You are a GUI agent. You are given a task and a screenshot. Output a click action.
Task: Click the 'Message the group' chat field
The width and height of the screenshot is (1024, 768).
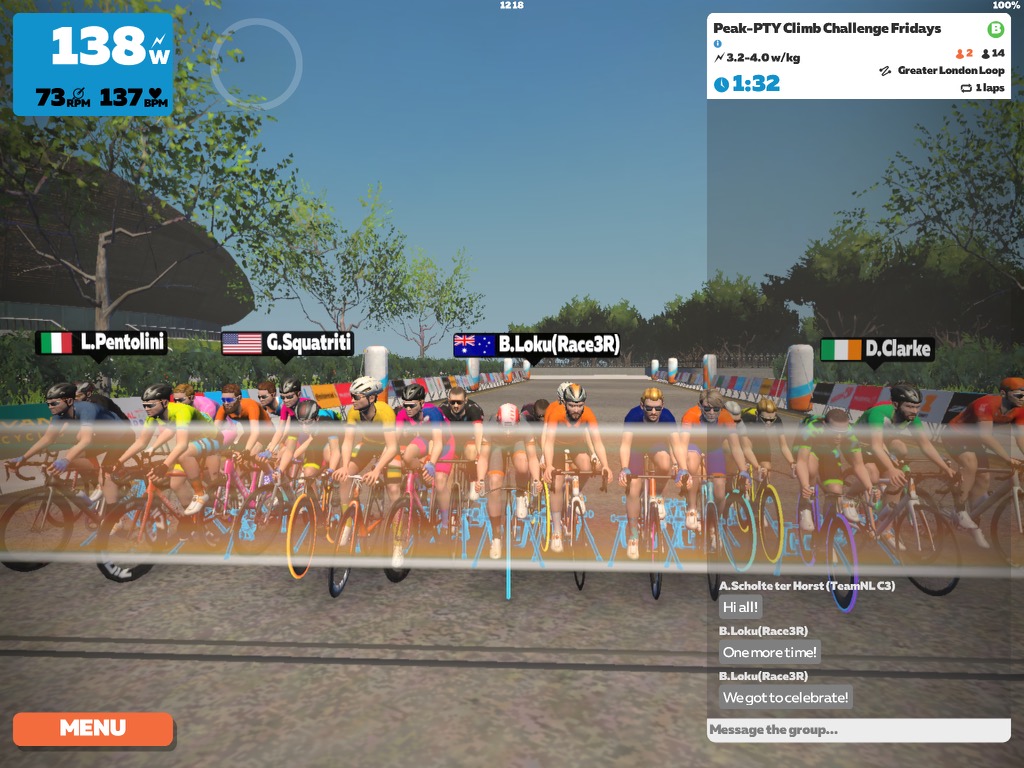point(858,730)
